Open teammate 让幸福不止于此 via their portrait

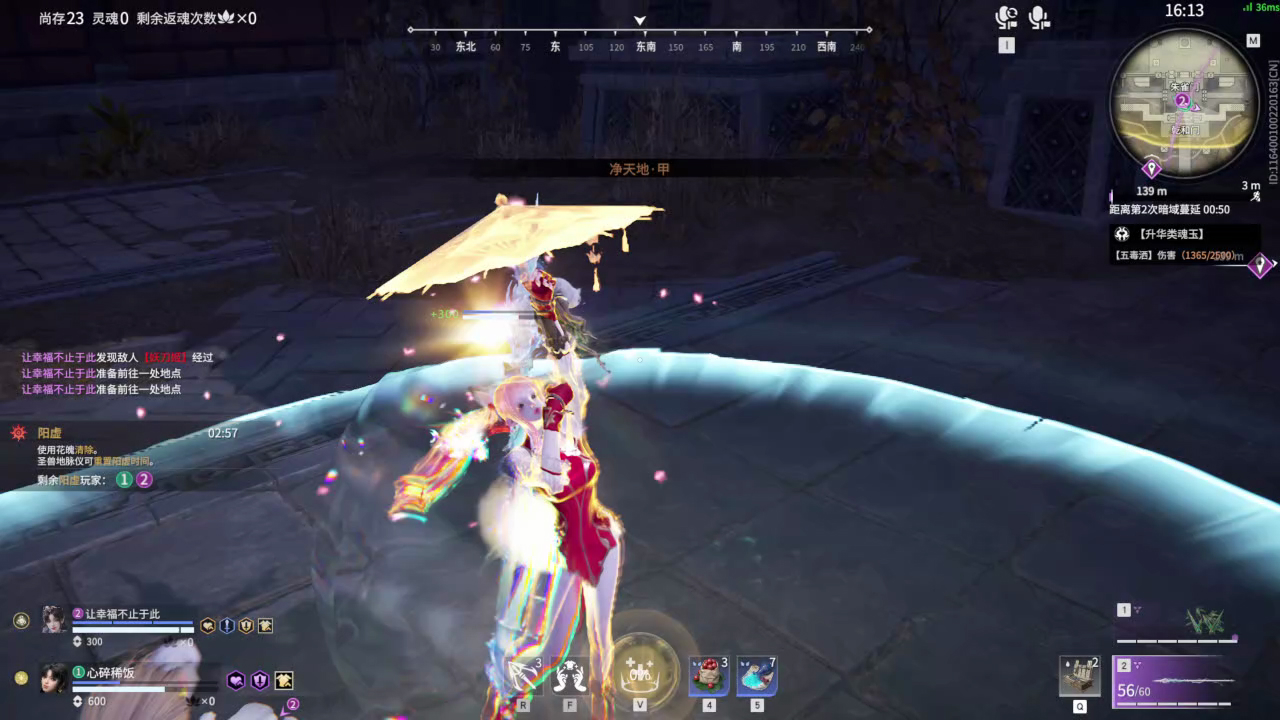point(52,619)
